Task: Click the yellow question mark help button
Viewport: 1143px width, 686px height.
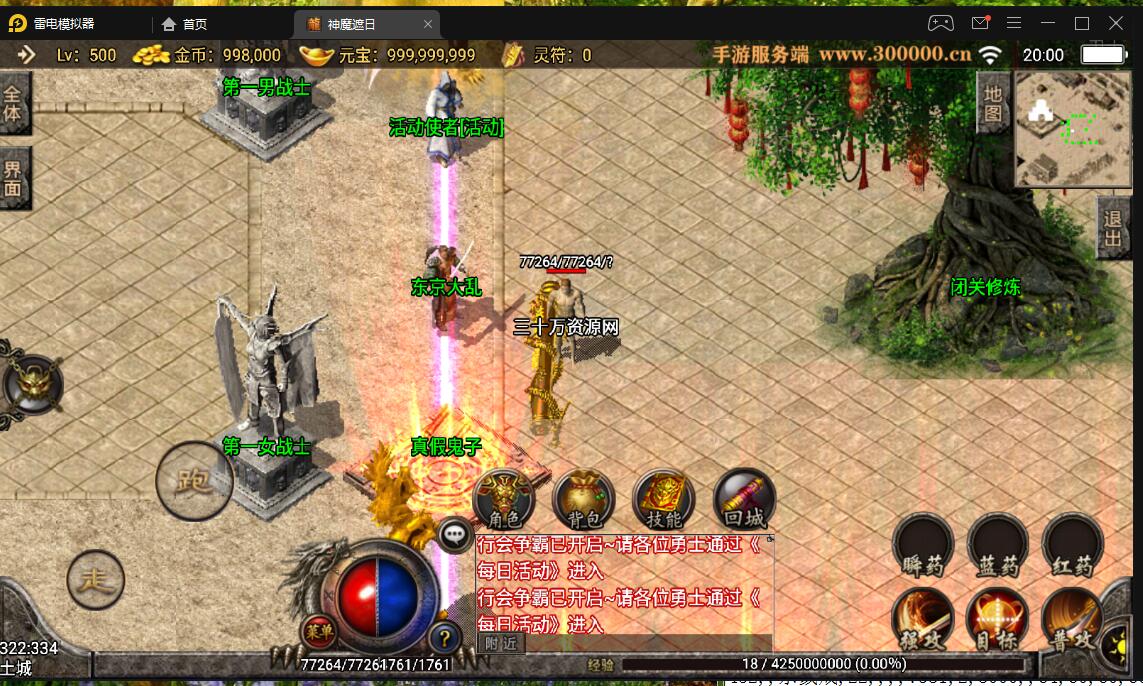Action: (x=444, y=637)
